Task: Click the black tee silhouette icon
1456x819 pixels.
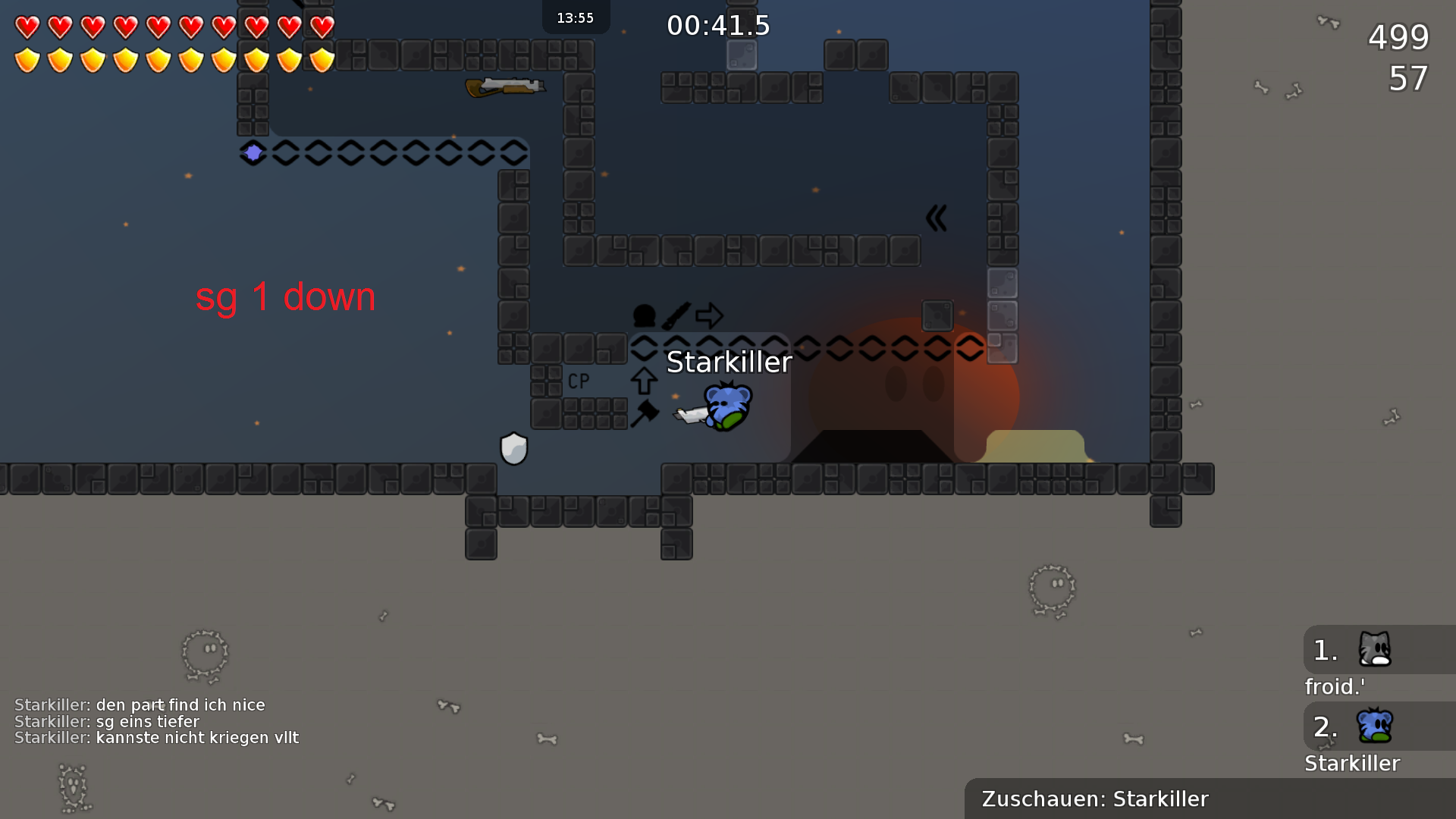Action: (643, 314)
